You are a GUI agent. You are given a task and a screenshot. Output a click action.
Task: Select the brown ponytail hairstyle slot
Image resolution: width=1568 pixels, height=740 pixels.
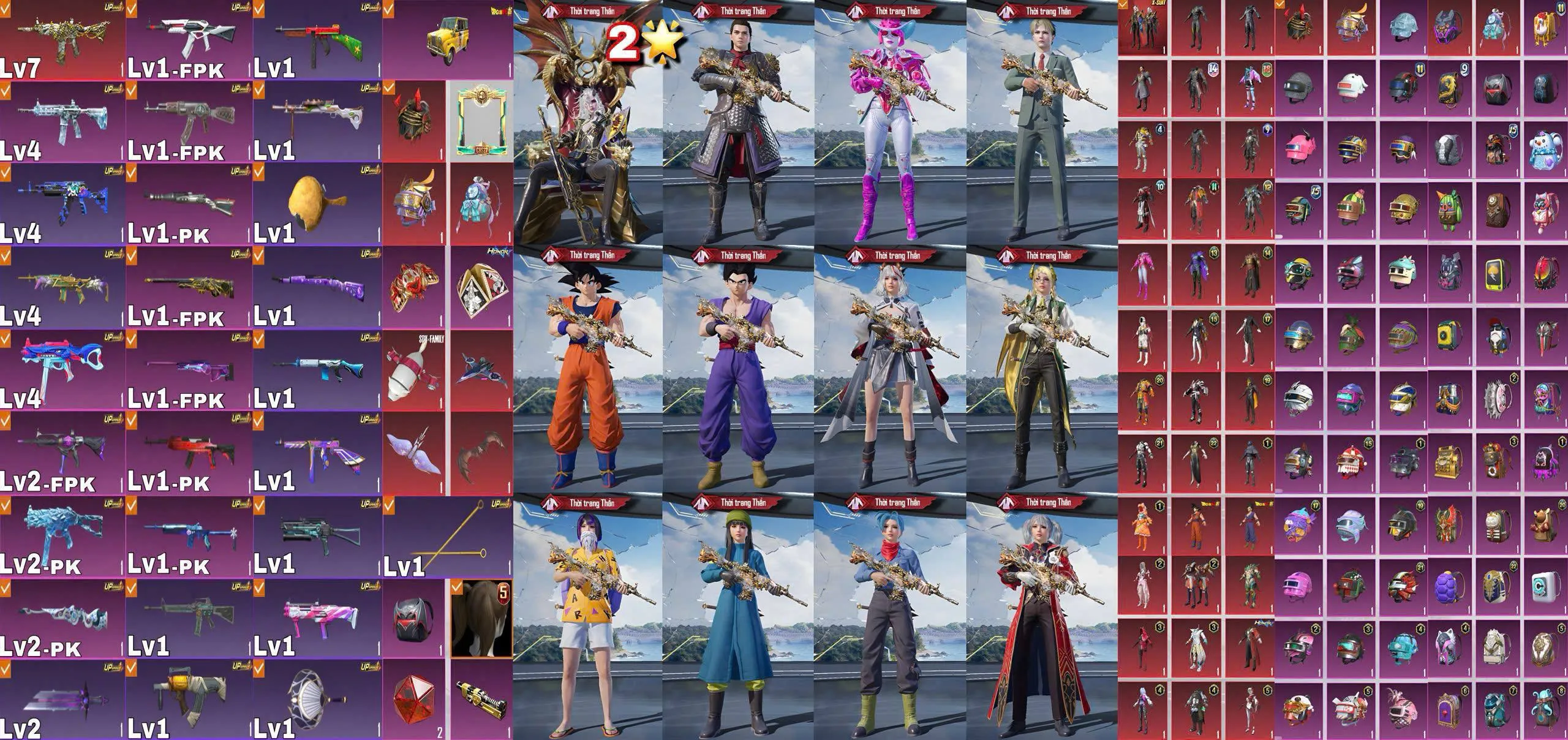click(481, 619)
